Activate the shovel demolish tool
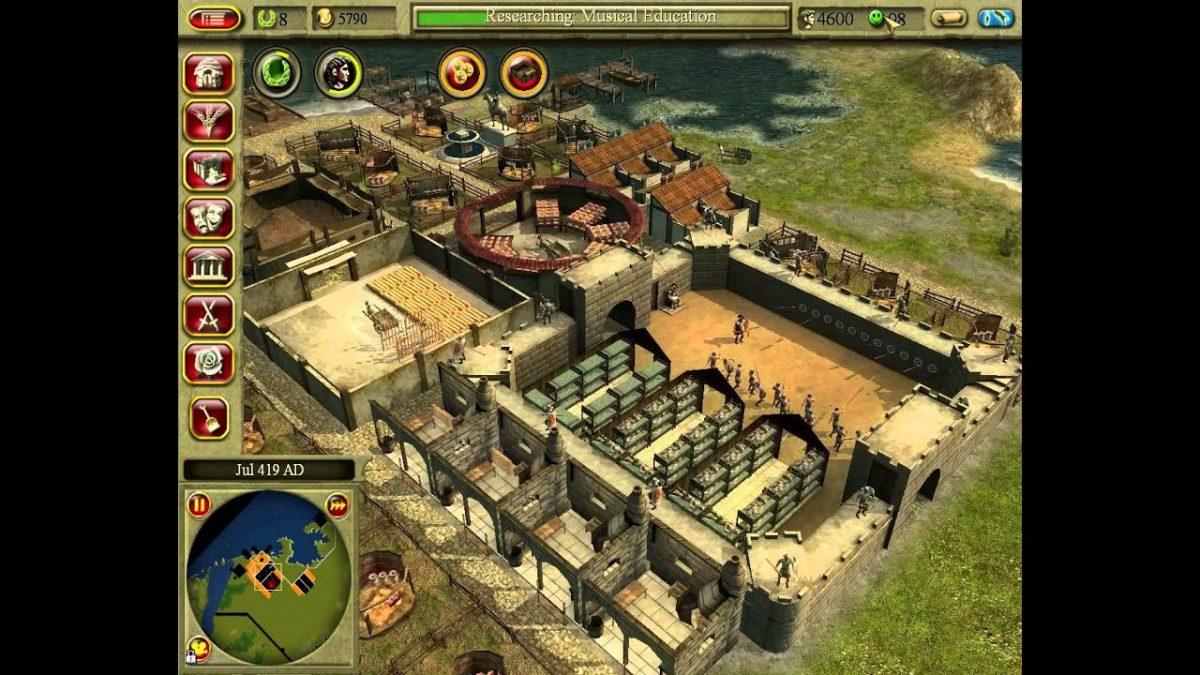This screenshot has height=675, width=1200. click(208, 416)
